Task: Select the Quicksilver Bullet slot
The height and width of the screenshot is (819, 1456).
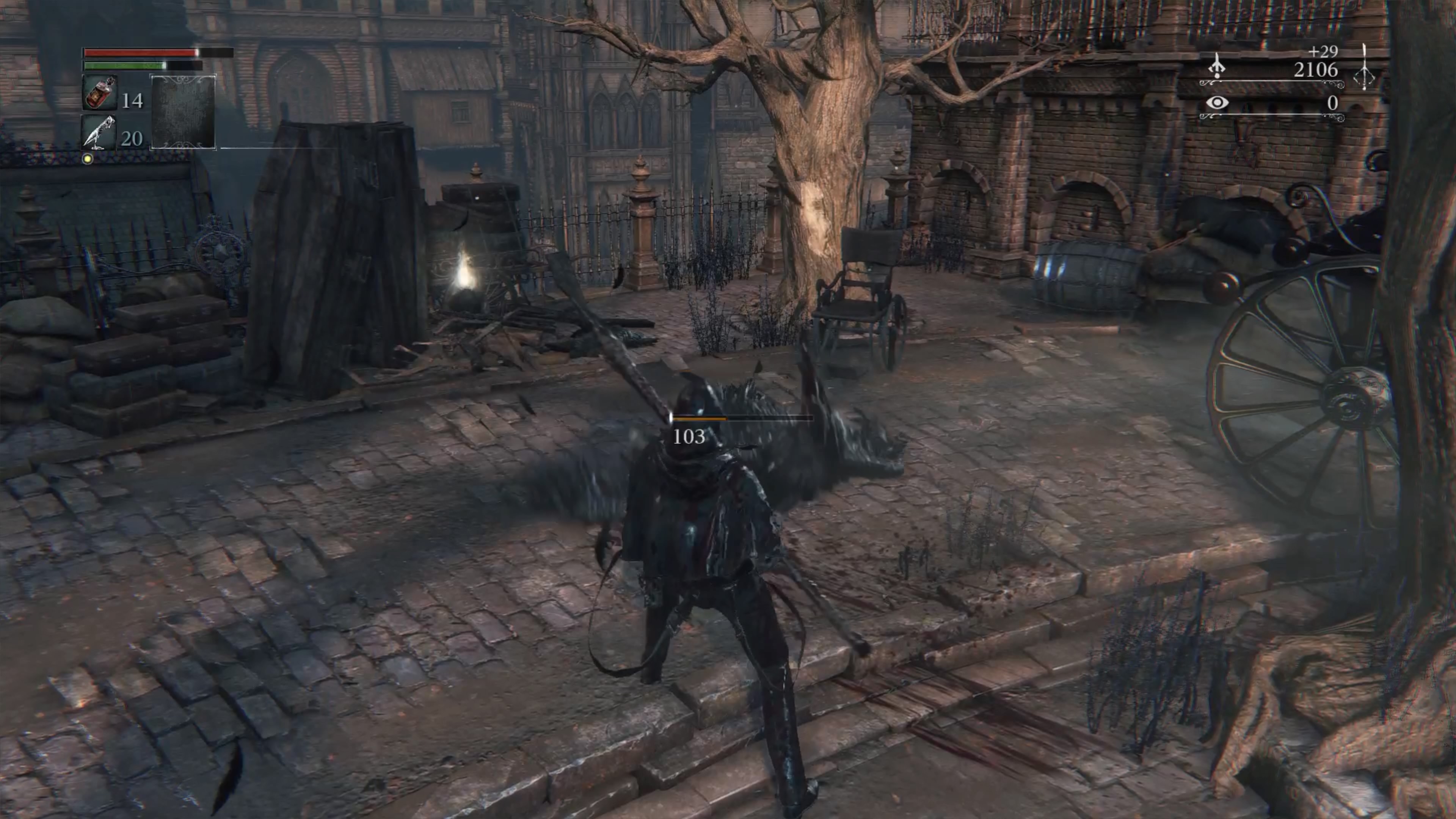Action: point(99,133)
